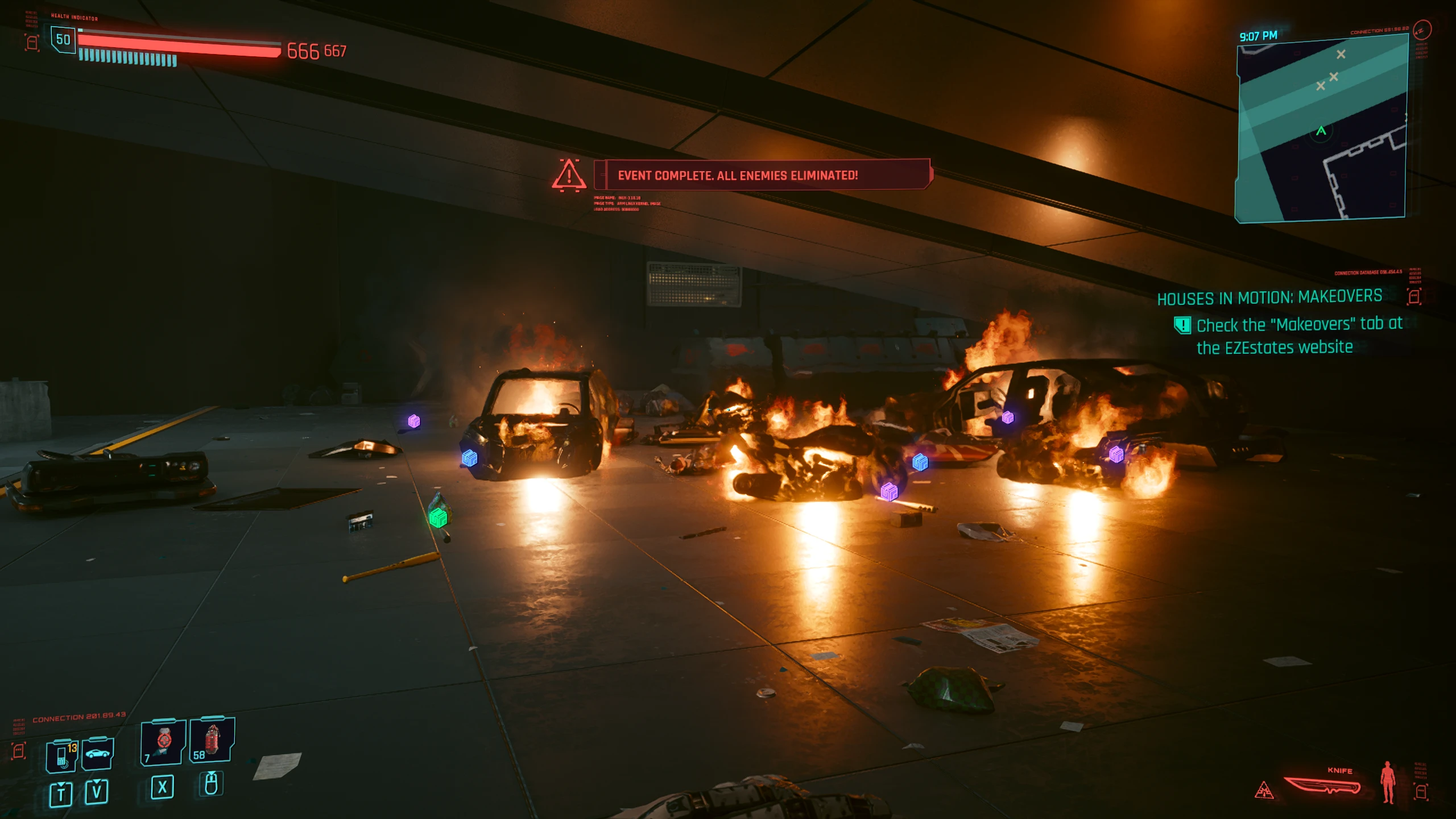Click the red body stance silhouette
The width and height of the screenshot is (1456, 819).
1388,783
